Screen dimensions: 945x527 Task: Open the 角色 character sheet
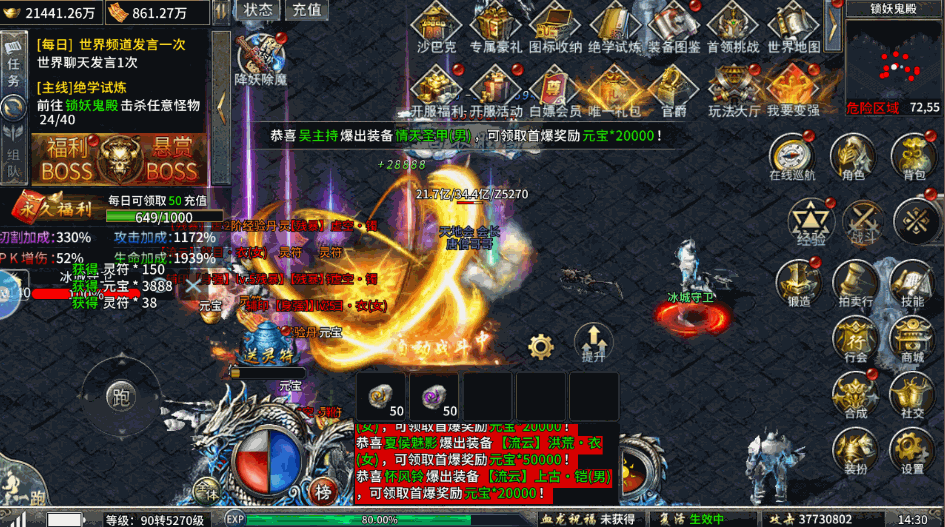click(852, 158)
